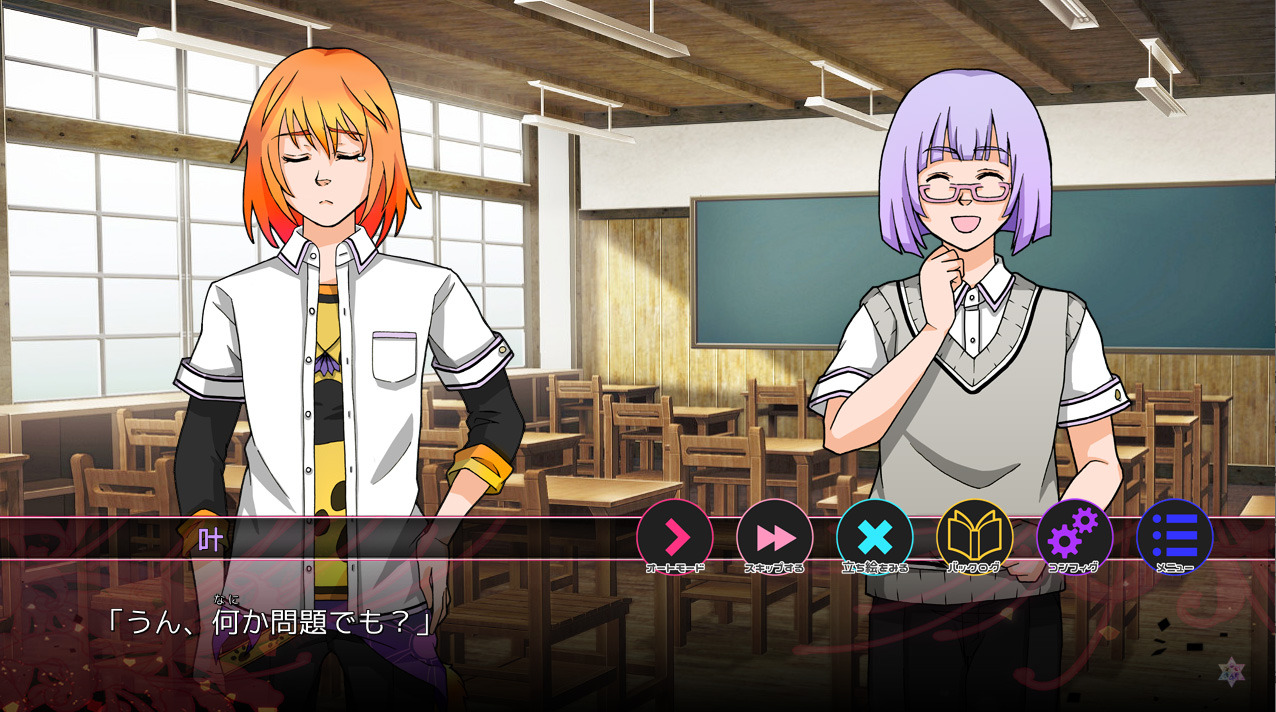1276x712 pixels.
Task: Open the config gears button
Action: point(1075,538)
